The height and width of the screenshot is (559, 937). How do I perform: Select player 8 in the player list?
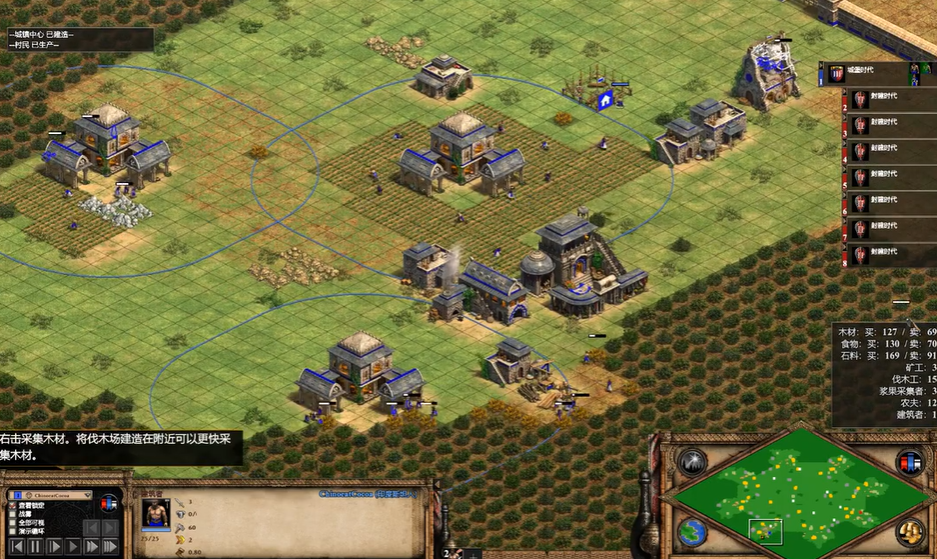click(880, 253)
